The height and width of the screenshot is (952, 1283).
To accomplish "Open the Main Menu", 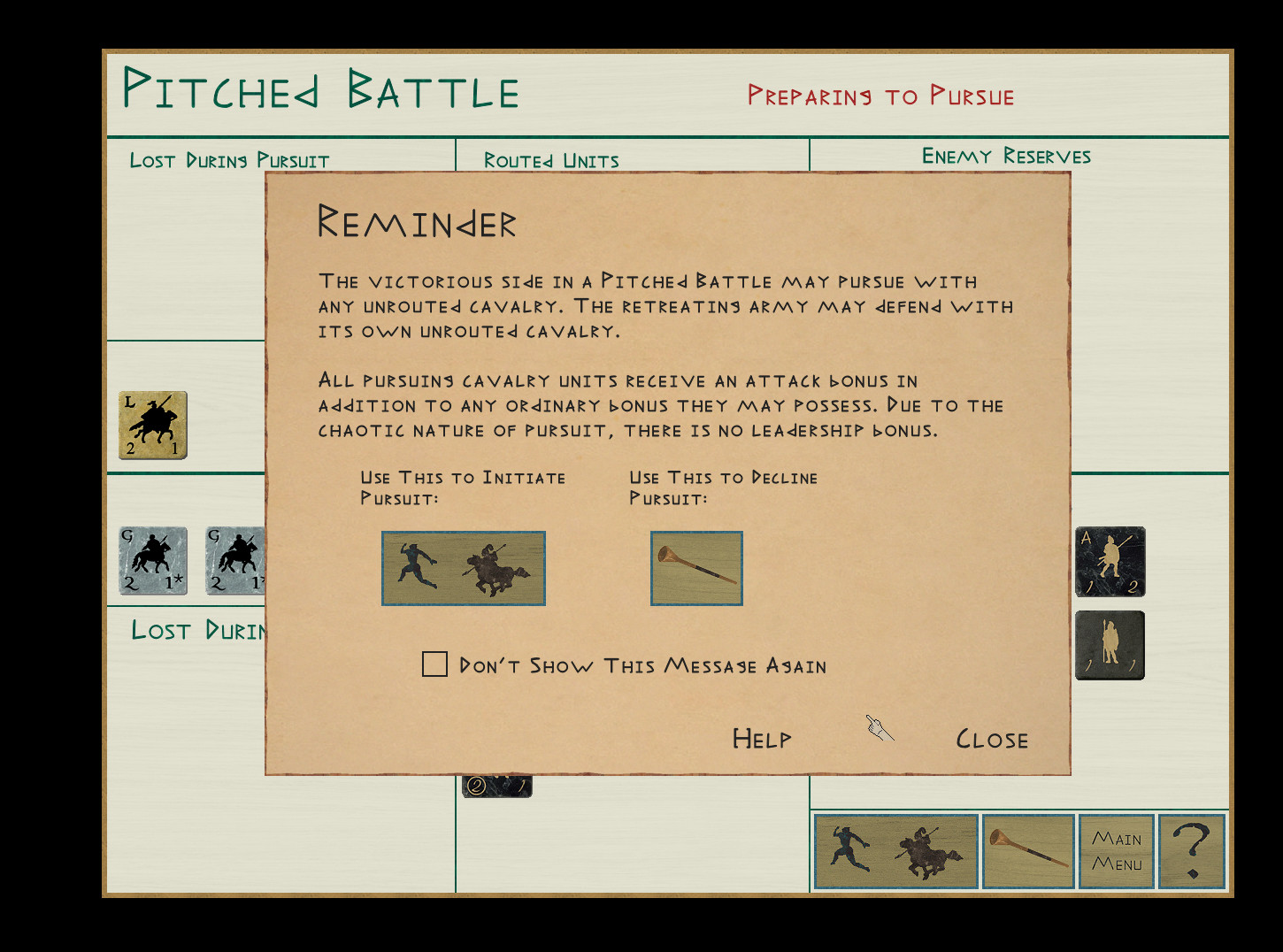I will (x=1117, y=851).
